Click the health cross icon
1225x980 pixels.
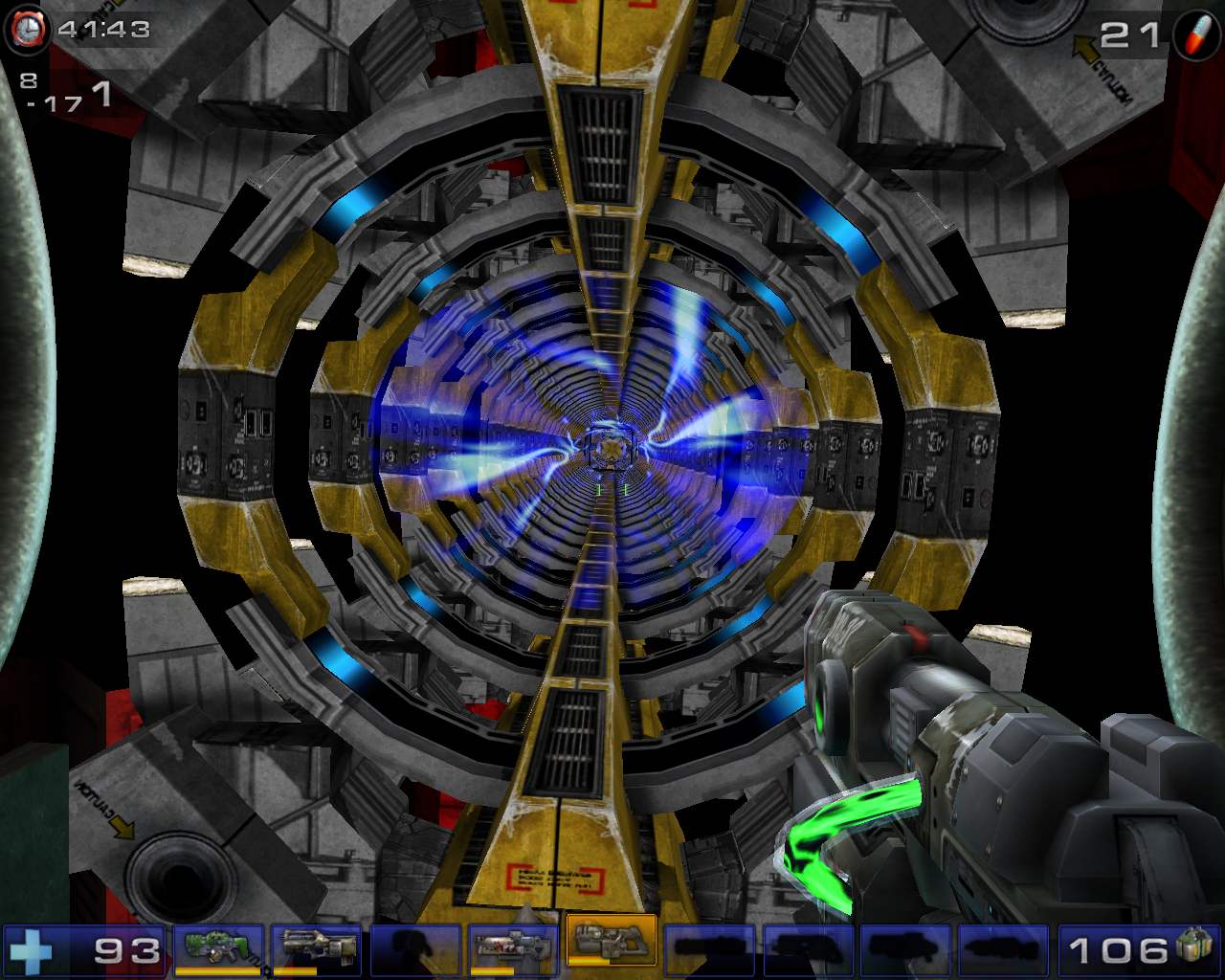pyautogui.click(x=31, y=949)
